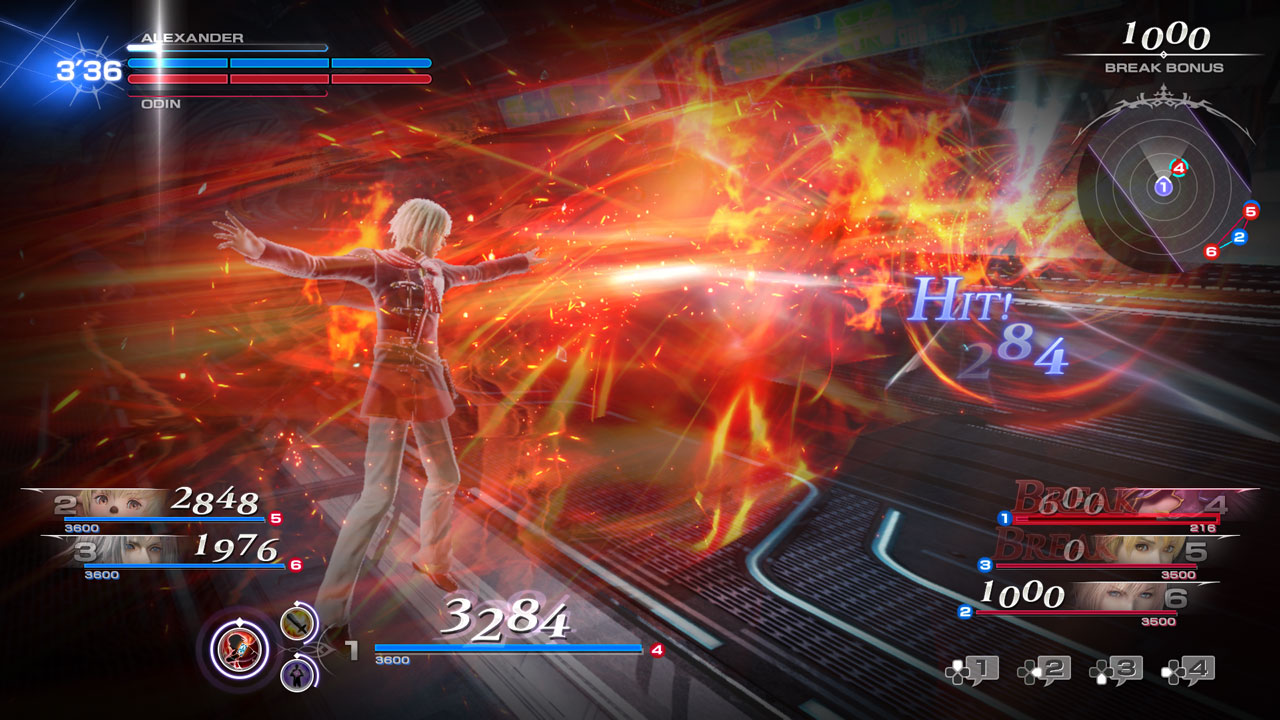Target enemy 4's portrait panel

click(1170, 501)
